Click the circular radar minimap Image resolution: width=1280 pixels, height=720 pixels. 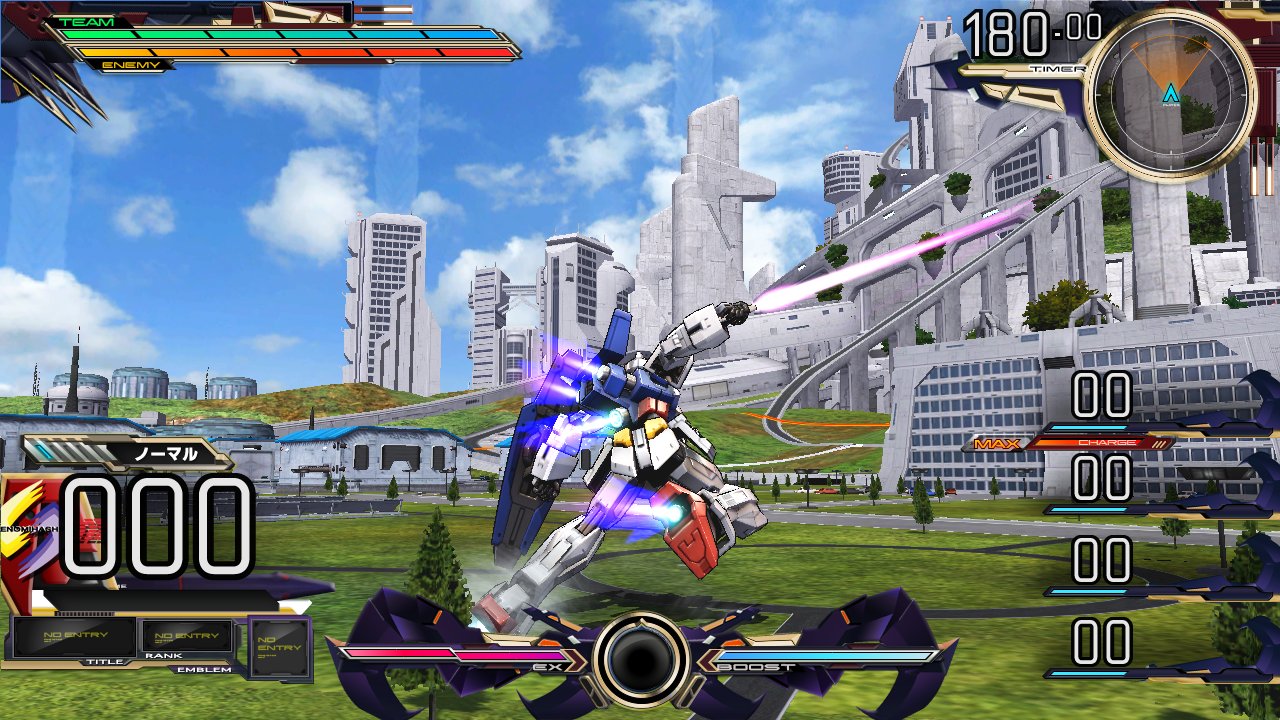[x=1169, y=95]
